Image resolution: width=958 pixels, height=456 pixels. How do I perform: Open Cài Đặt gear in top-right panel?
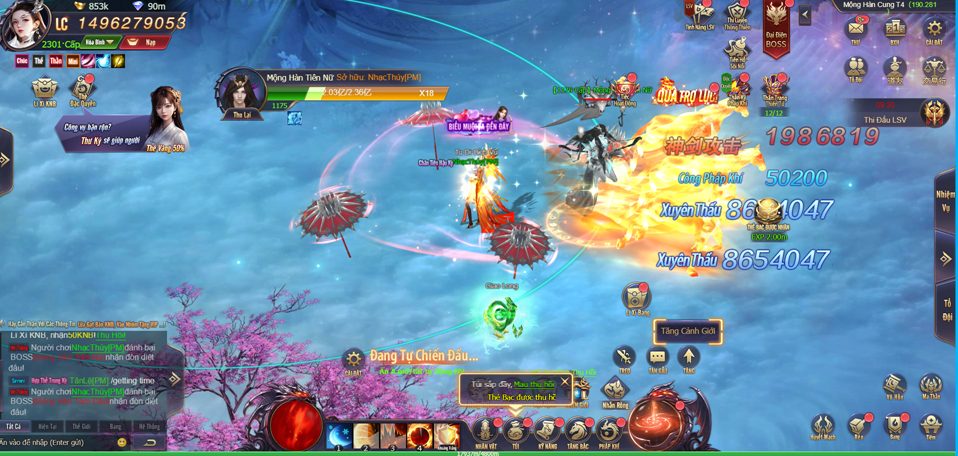pyautogui.click(x=932, y=30)
